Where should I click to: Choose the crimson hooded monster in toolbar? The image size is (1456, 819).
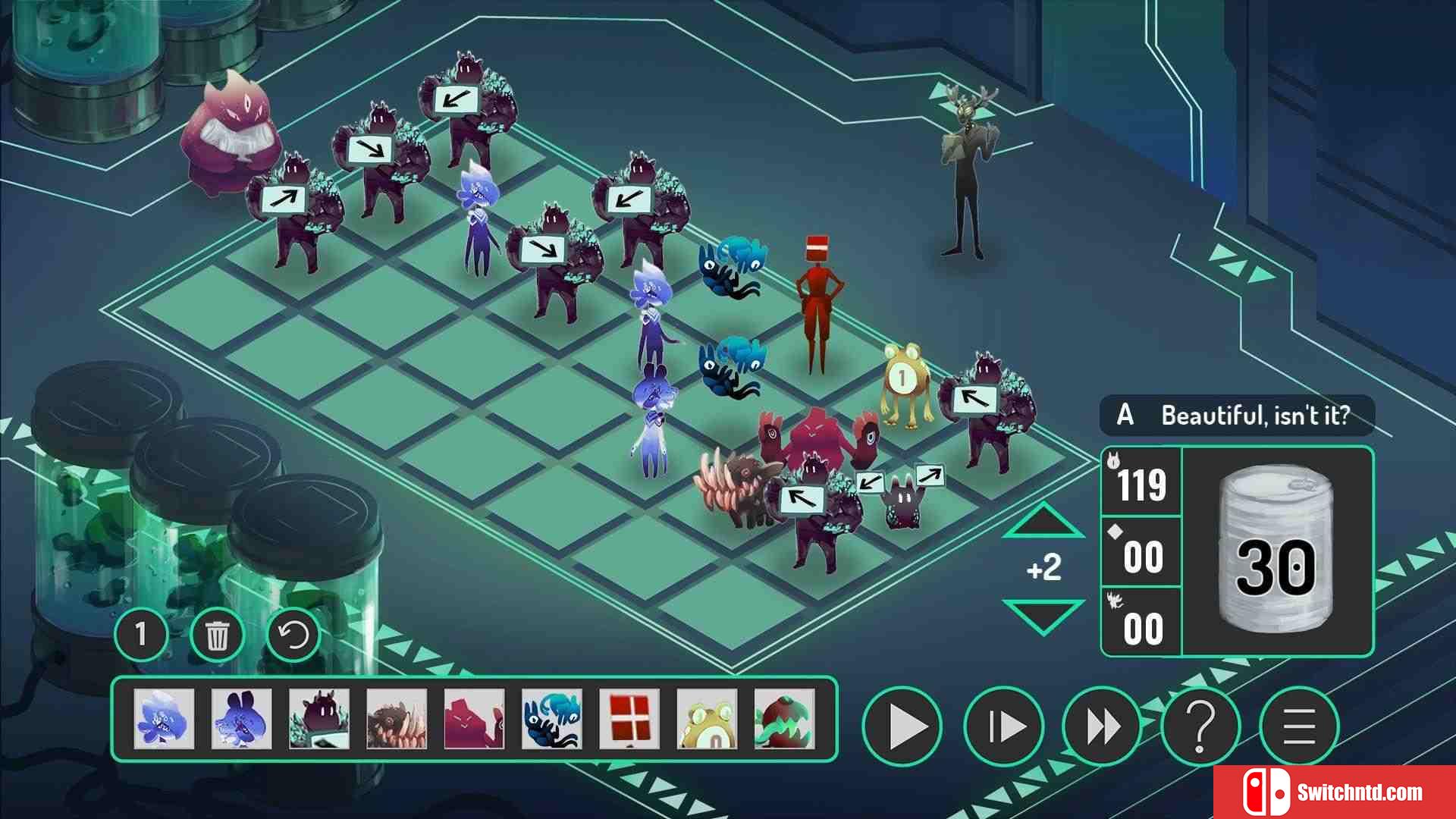(474, 718)
